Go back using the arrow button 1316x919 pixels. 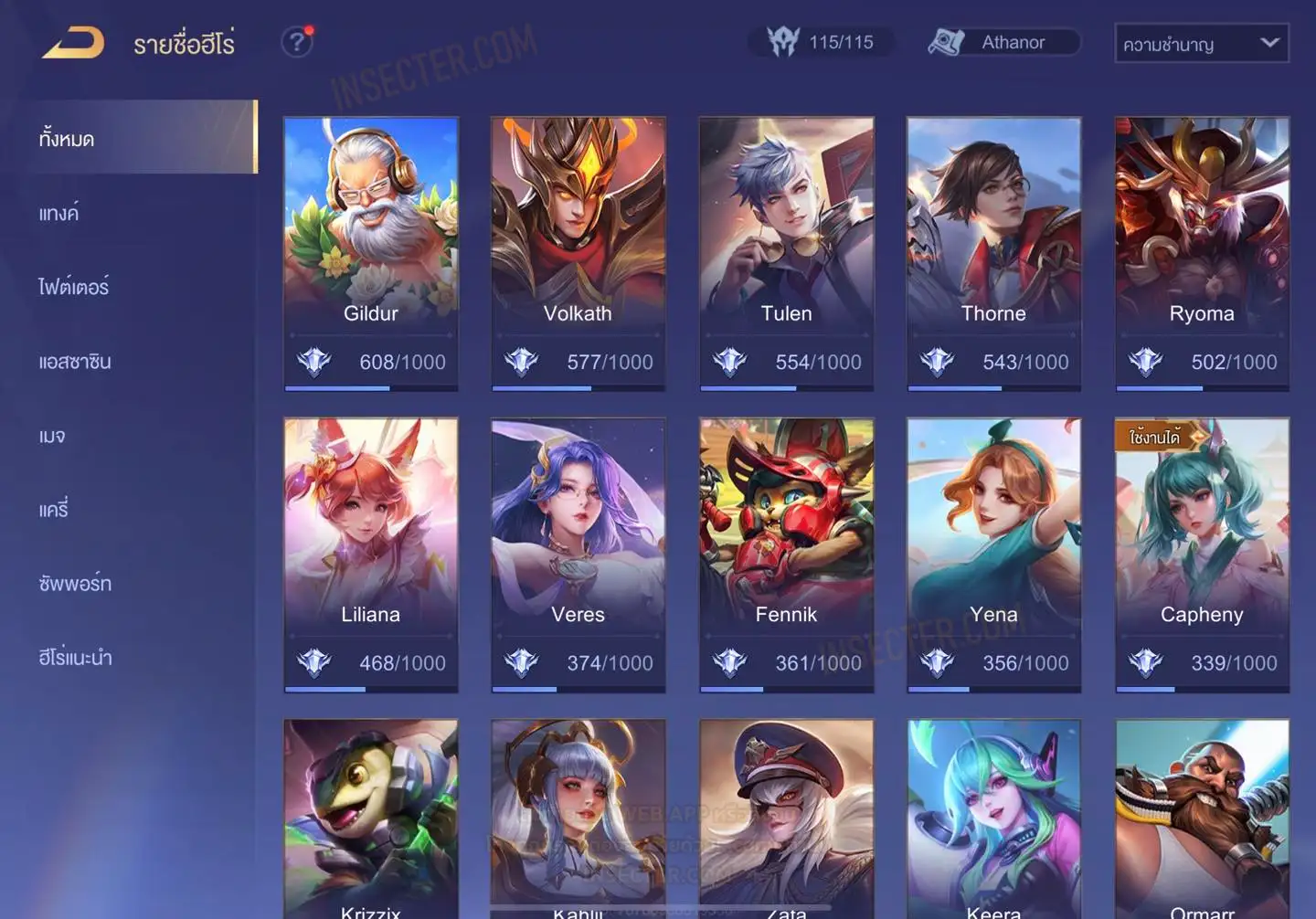pos(73,43)
